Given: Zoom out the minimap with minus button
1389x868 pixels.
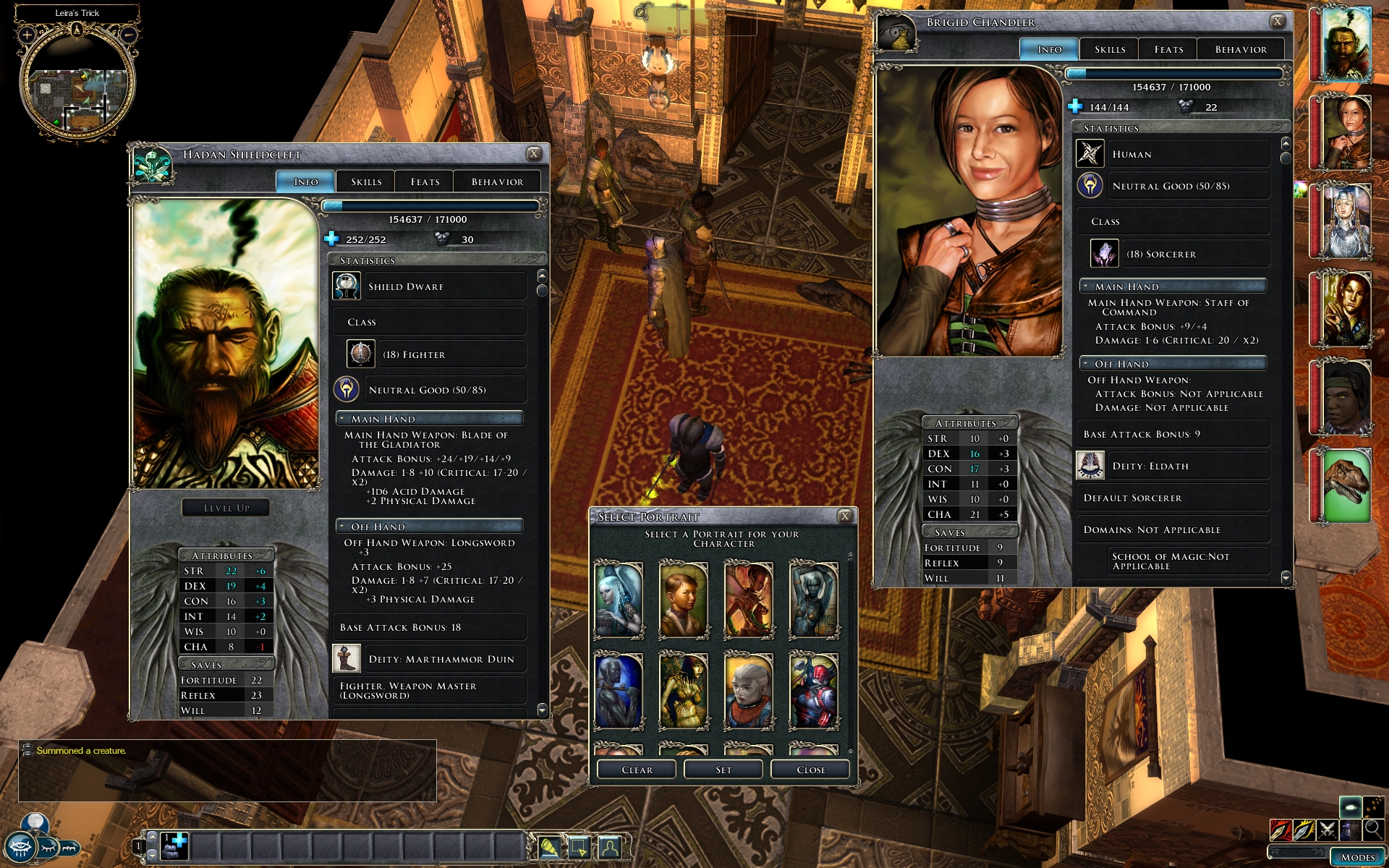Looking at the screenshot, I should click(128, 34).
